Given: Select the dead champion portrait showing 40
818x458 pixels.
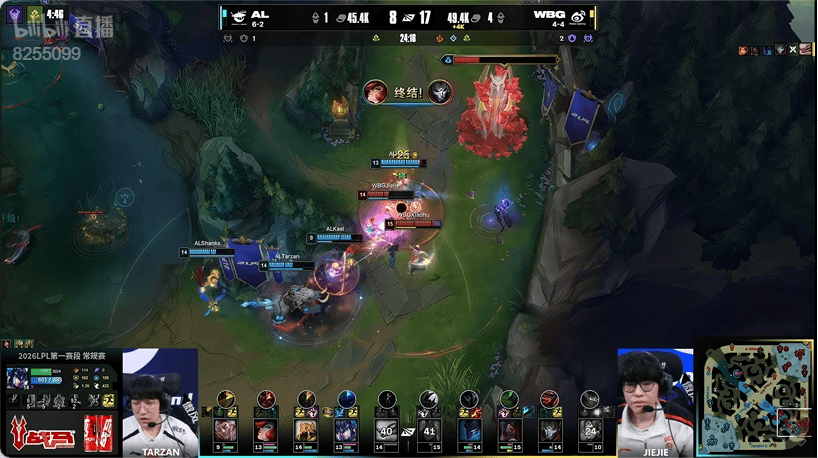Looking at the screenshot, I should [x=387, y=429].
